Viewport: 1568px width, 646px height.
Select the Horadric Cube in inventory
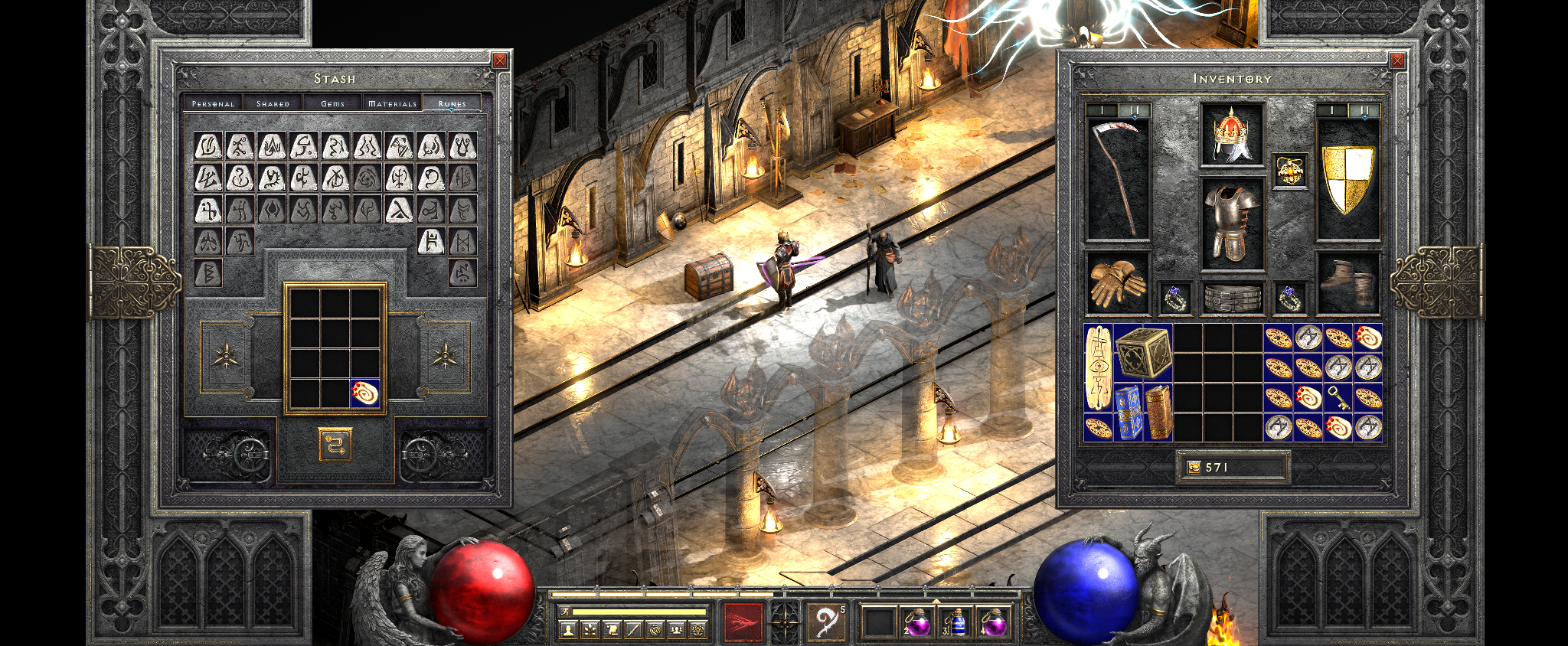point(1143,353)
